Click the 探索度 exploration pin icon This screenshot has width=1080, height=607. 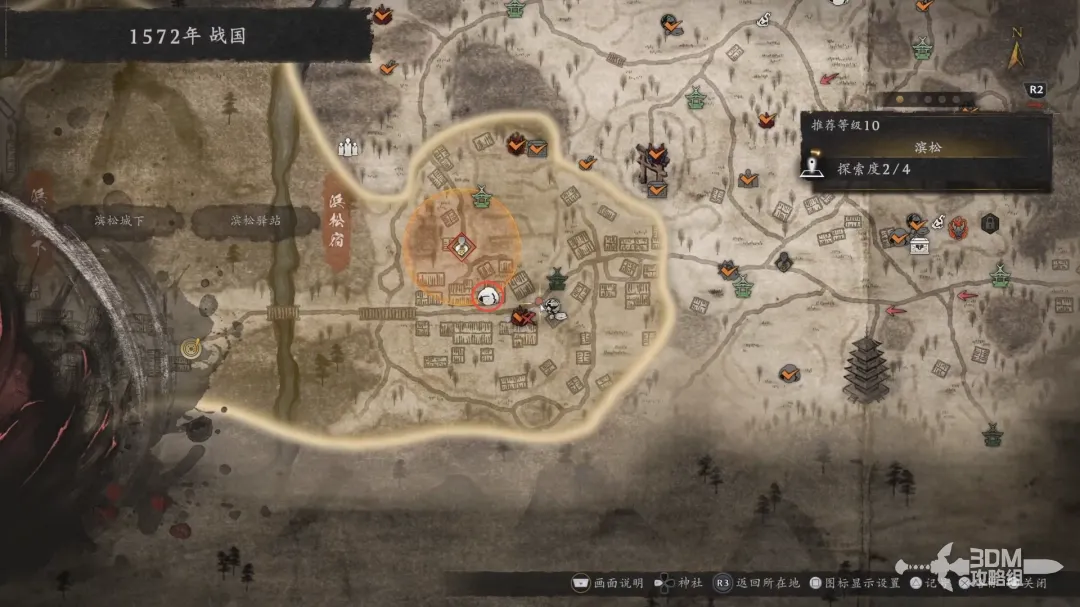pos(815,167)
